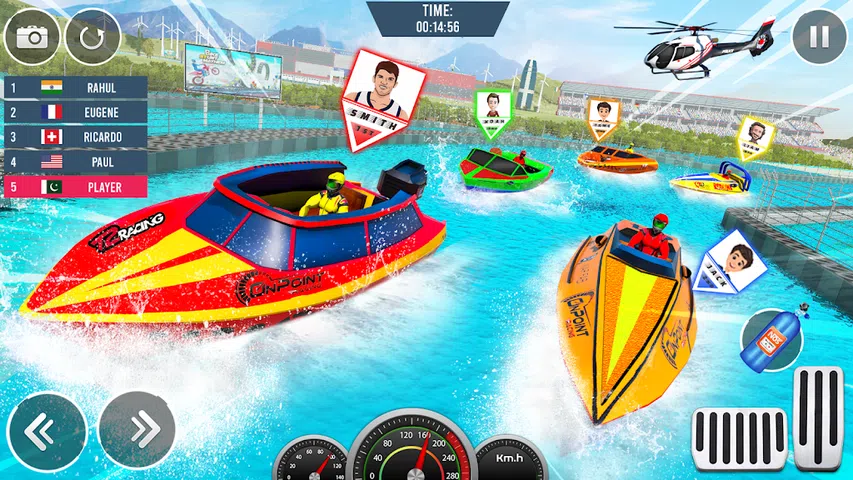This screenshot has height=480, width=853.
Task: Click Paul's row in the standings
Action: coord(75,161)
